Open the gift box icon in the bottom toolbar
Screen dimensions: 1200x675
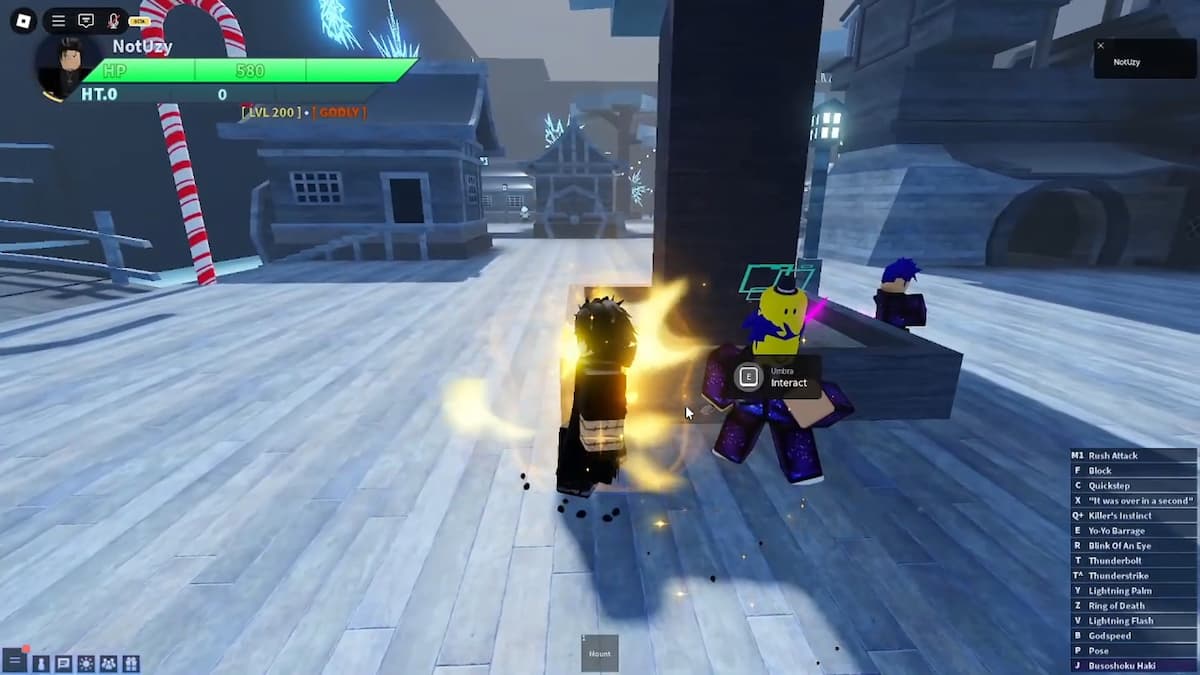tap(131, 663)
